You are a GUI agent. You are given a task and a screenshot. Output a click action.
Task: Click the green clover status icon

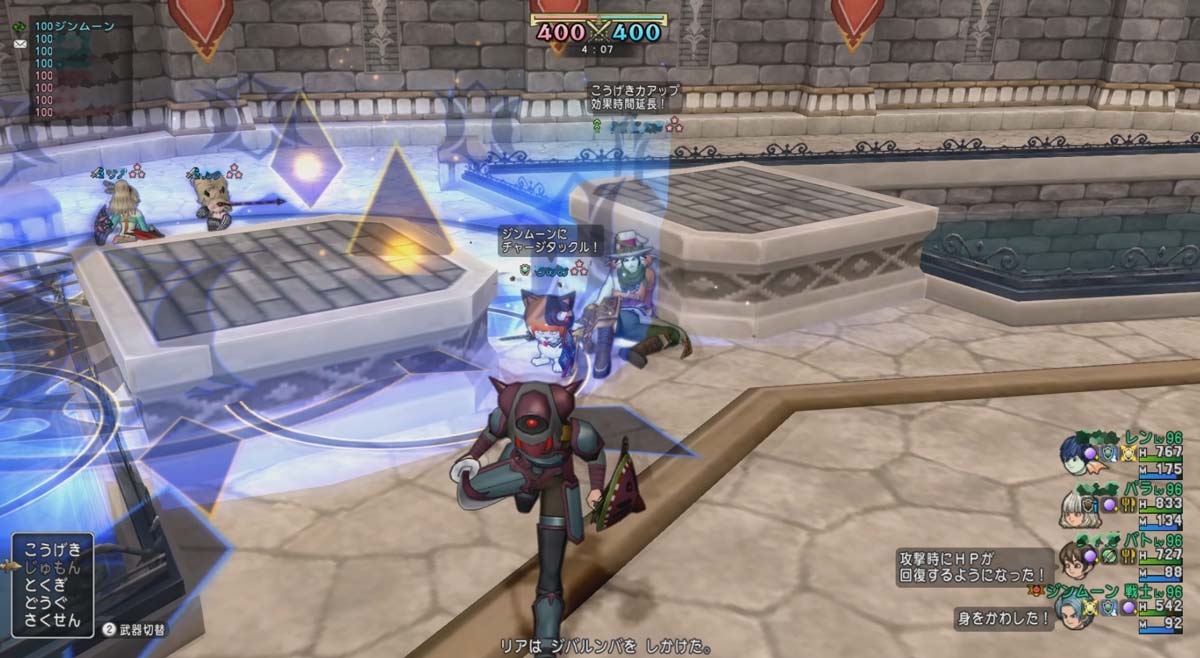(x=20, y=27)
